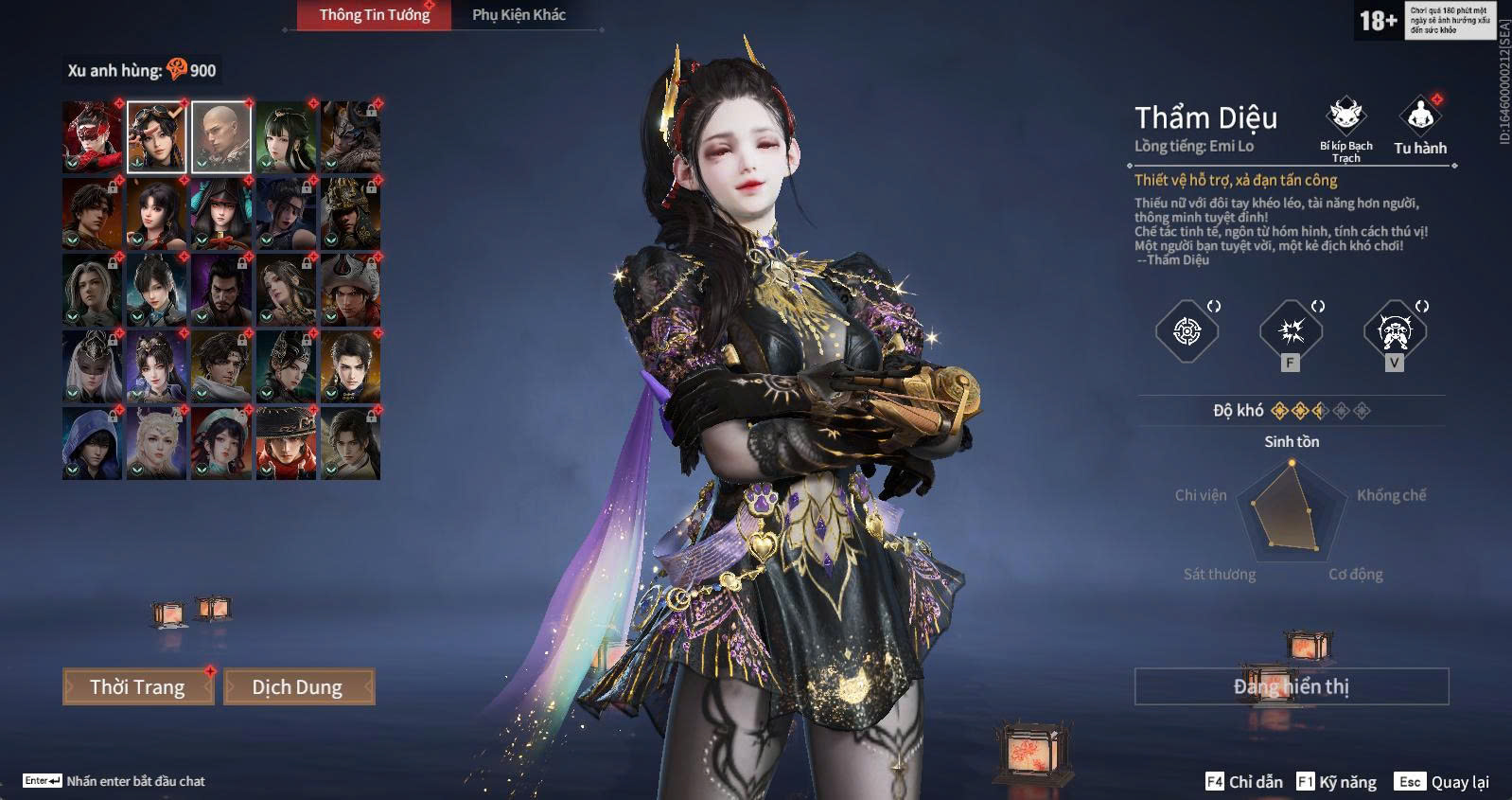Open the Dịch Dung customization

(x=298, y=686)
